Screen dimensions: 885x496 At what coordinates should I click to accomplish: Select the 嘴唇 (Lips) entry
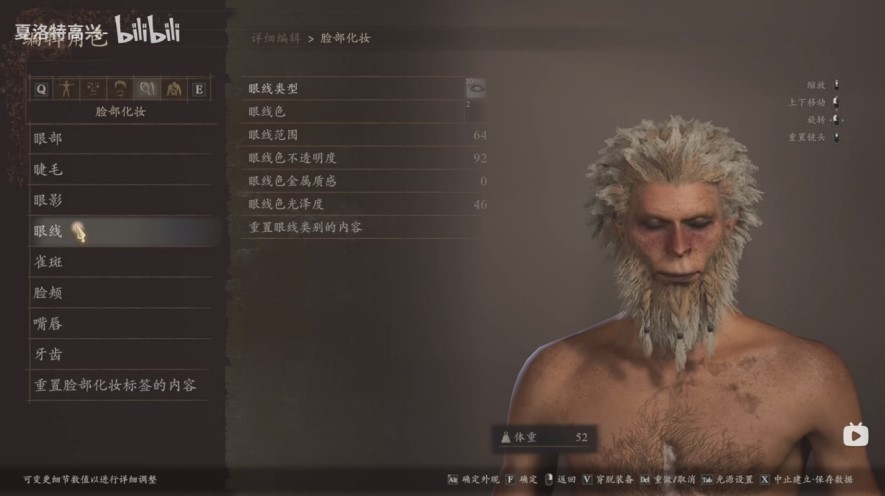click(48, 324)
